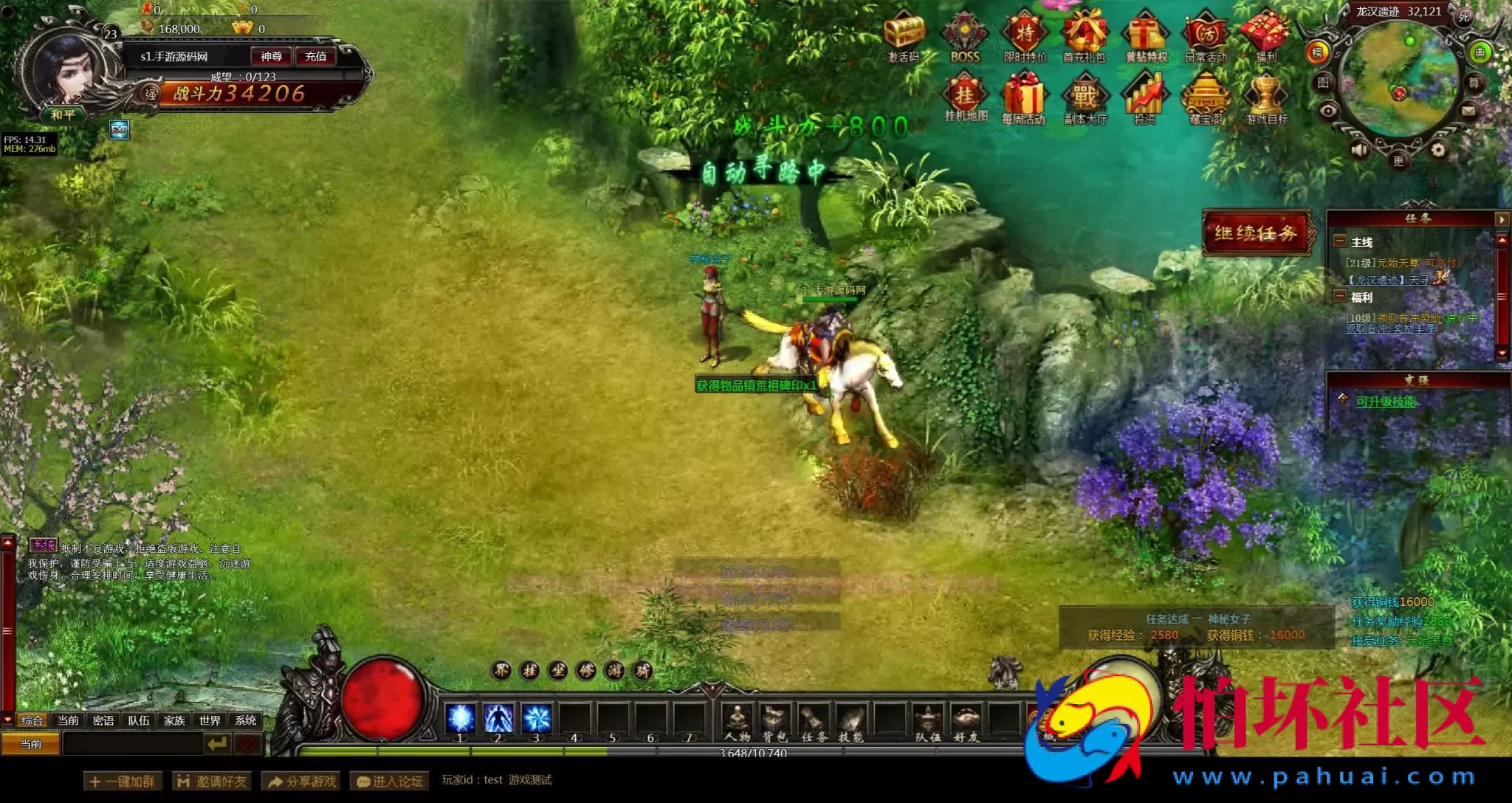Click the 邀请好友 invite friends button

213,781
